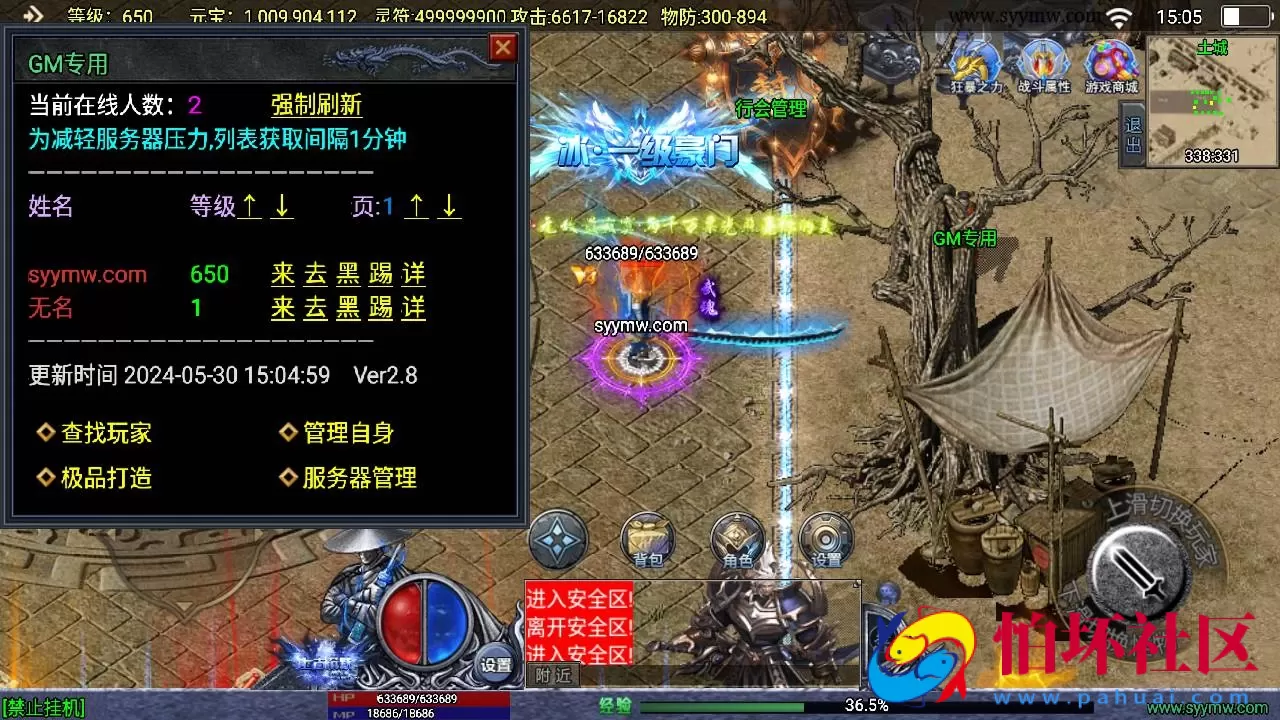The image size is (1280, 720).
Task: Click the 强制刷新 refresh link
Action: (x=315, y=104)
